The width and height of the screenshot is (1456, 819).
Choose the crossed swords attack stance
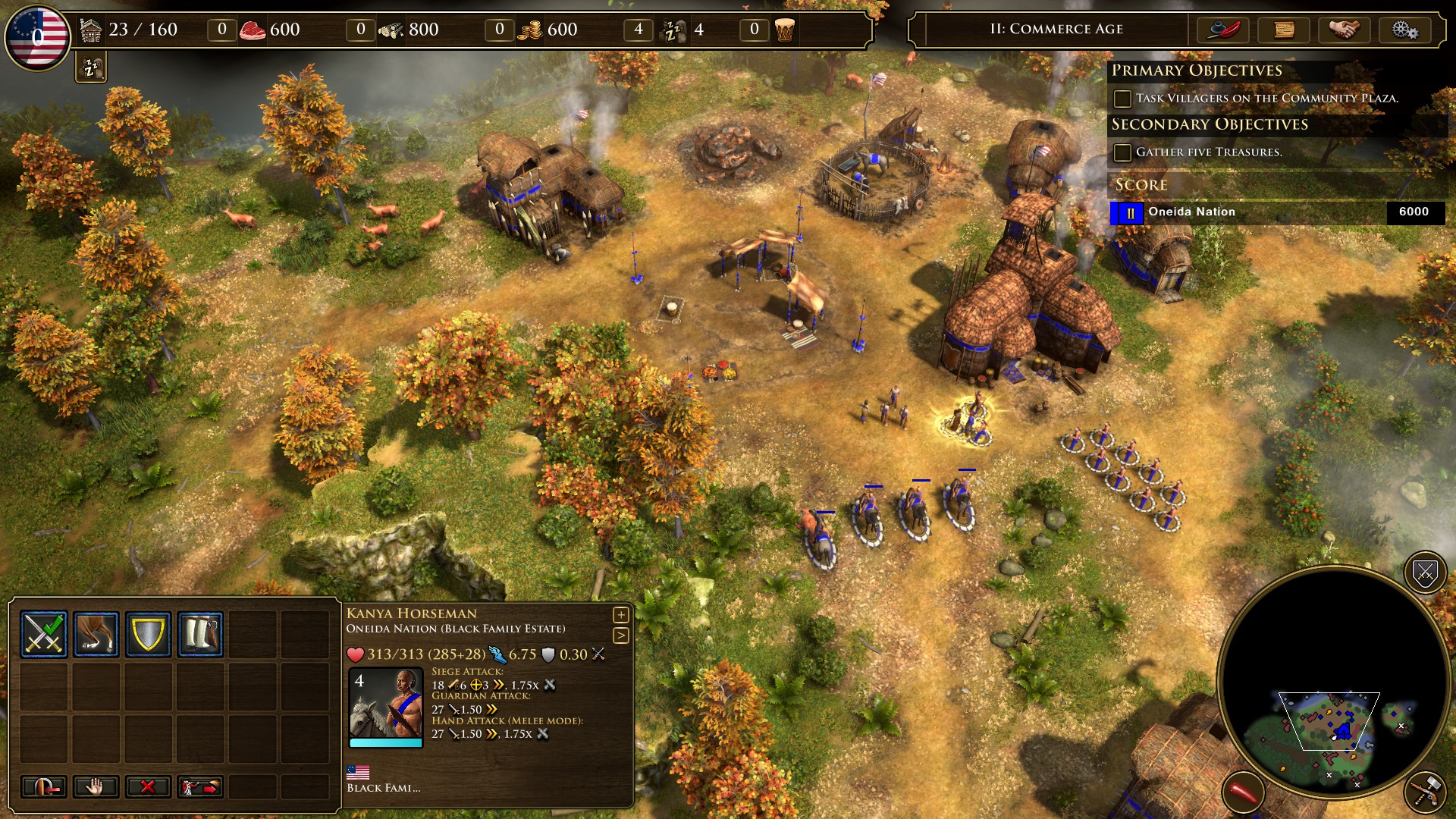pos(44,633)
